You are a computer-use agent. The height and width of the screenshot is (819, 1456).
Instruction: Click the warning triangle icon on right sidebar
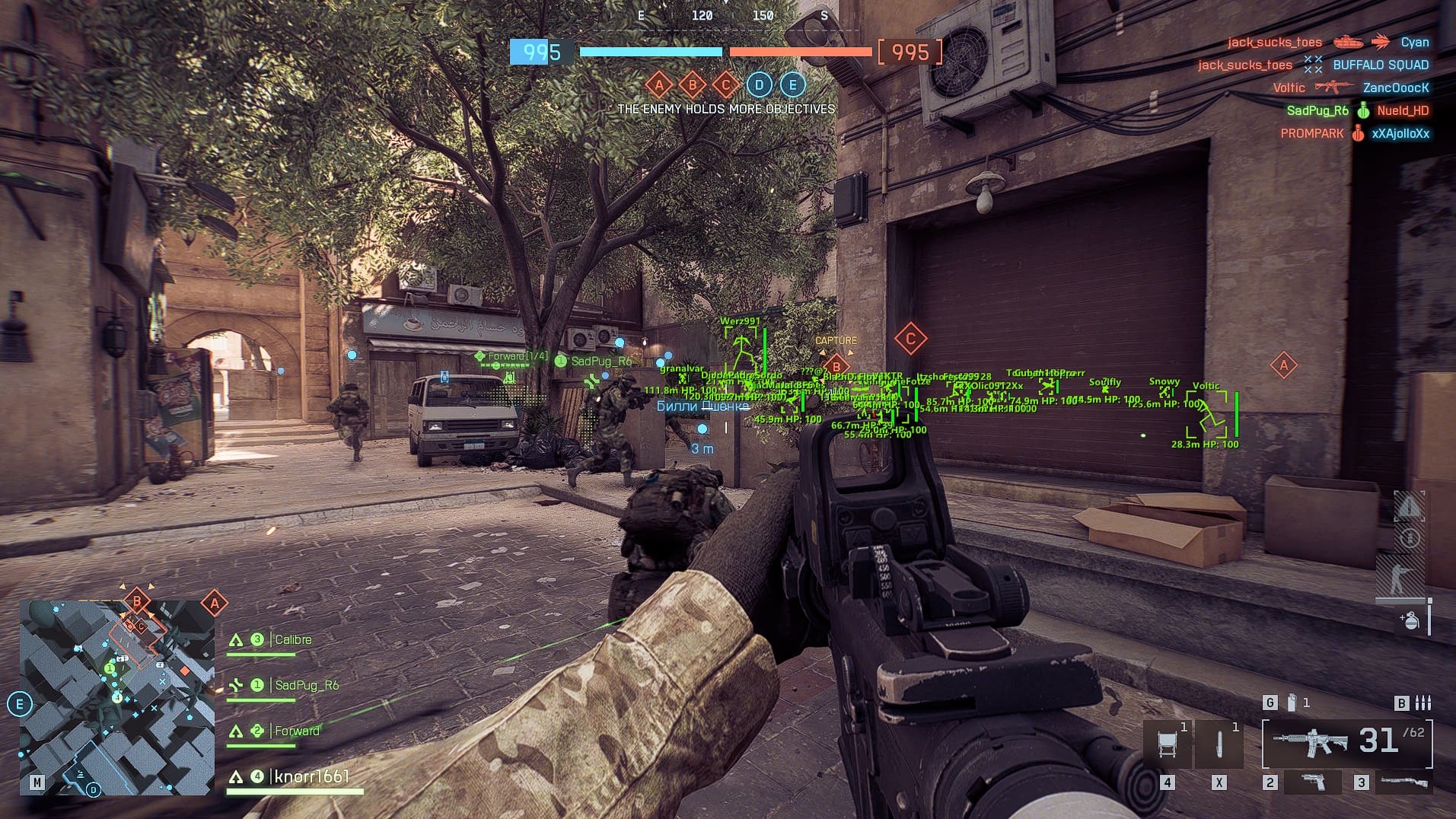1409,507
